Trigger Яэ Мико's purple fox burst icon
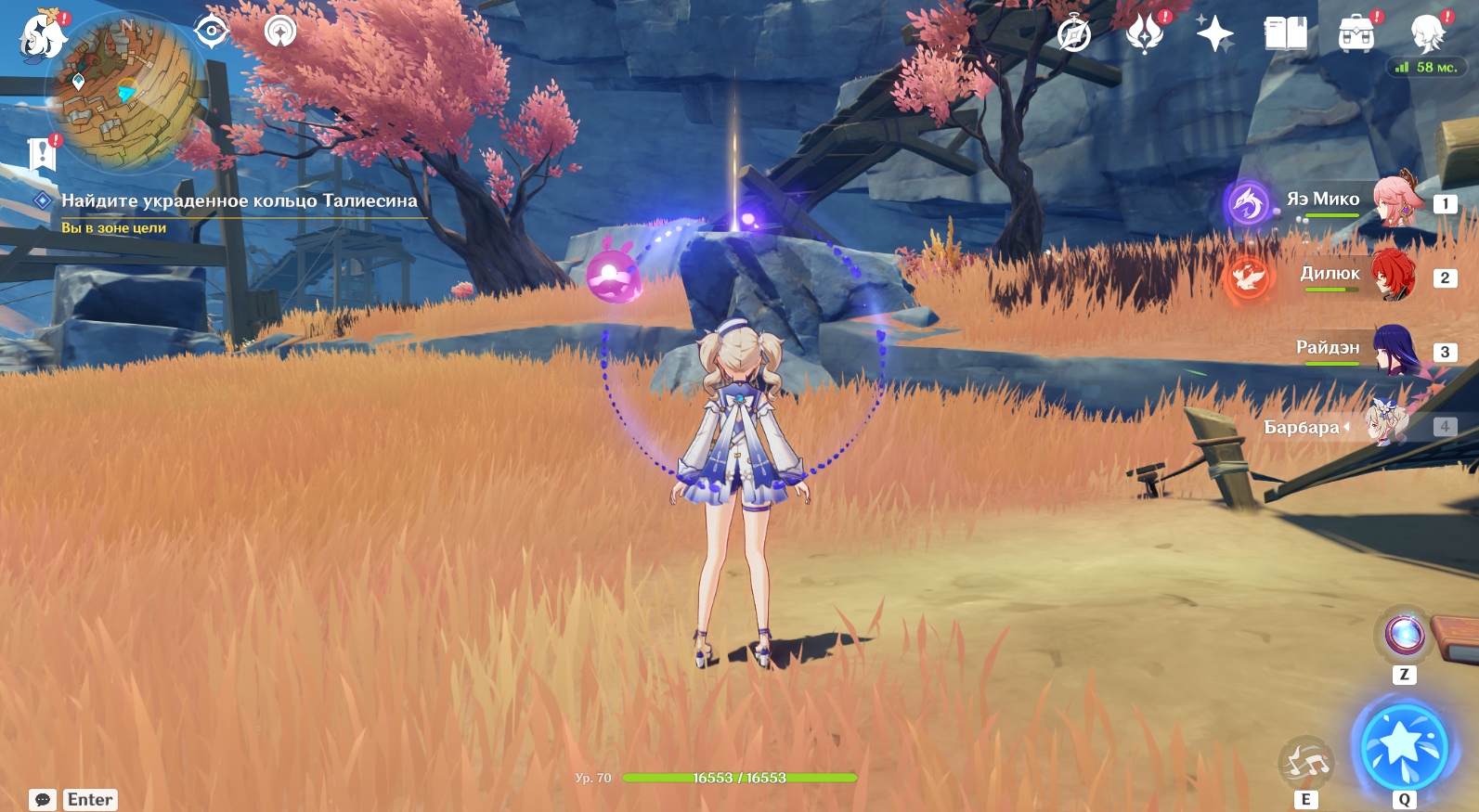The height and width of the screenshot is (812, 1479). click(x=1248, y=203)
